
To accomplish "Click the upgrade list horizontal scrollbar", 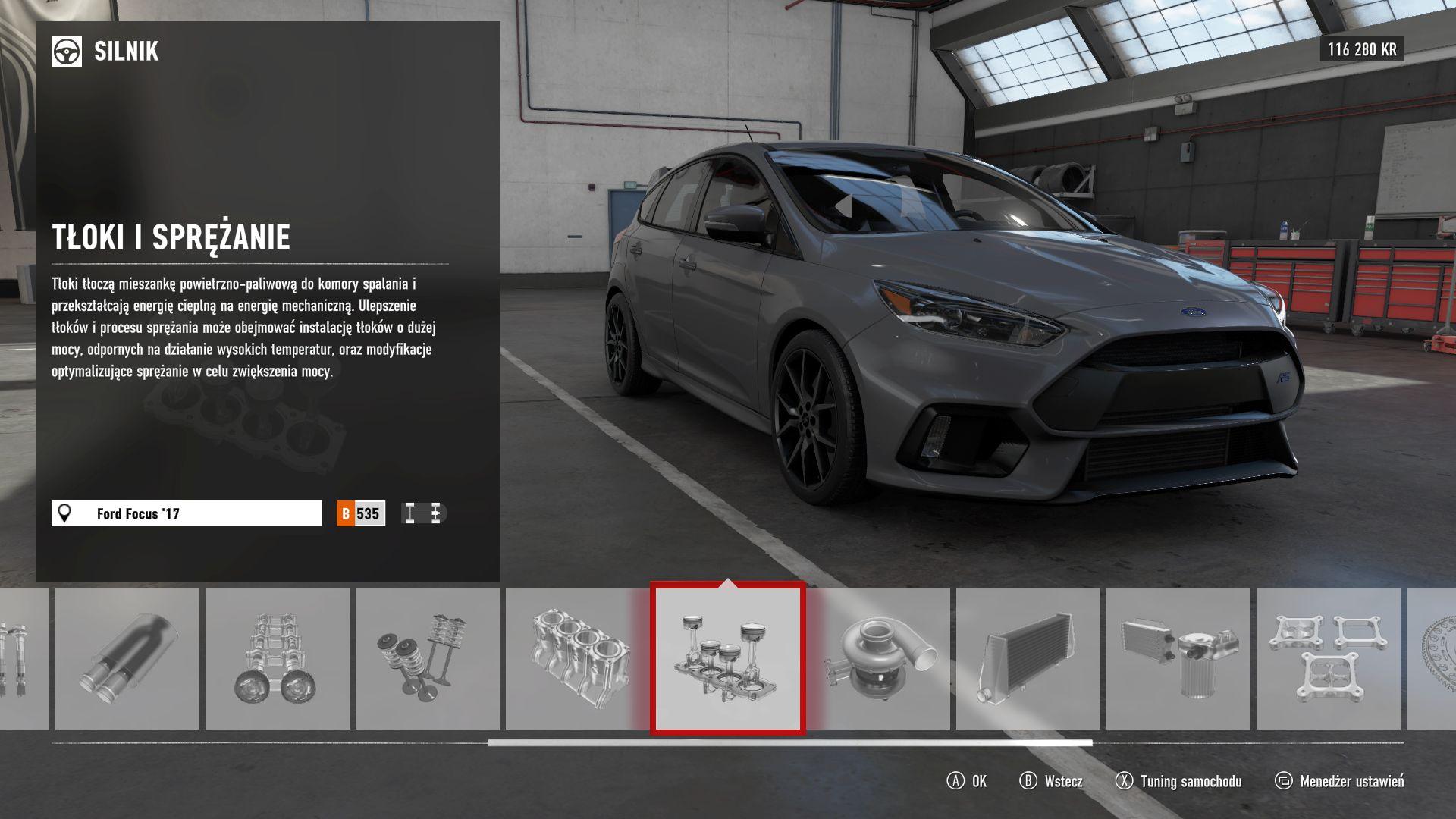I will click(x=789, y=743).
